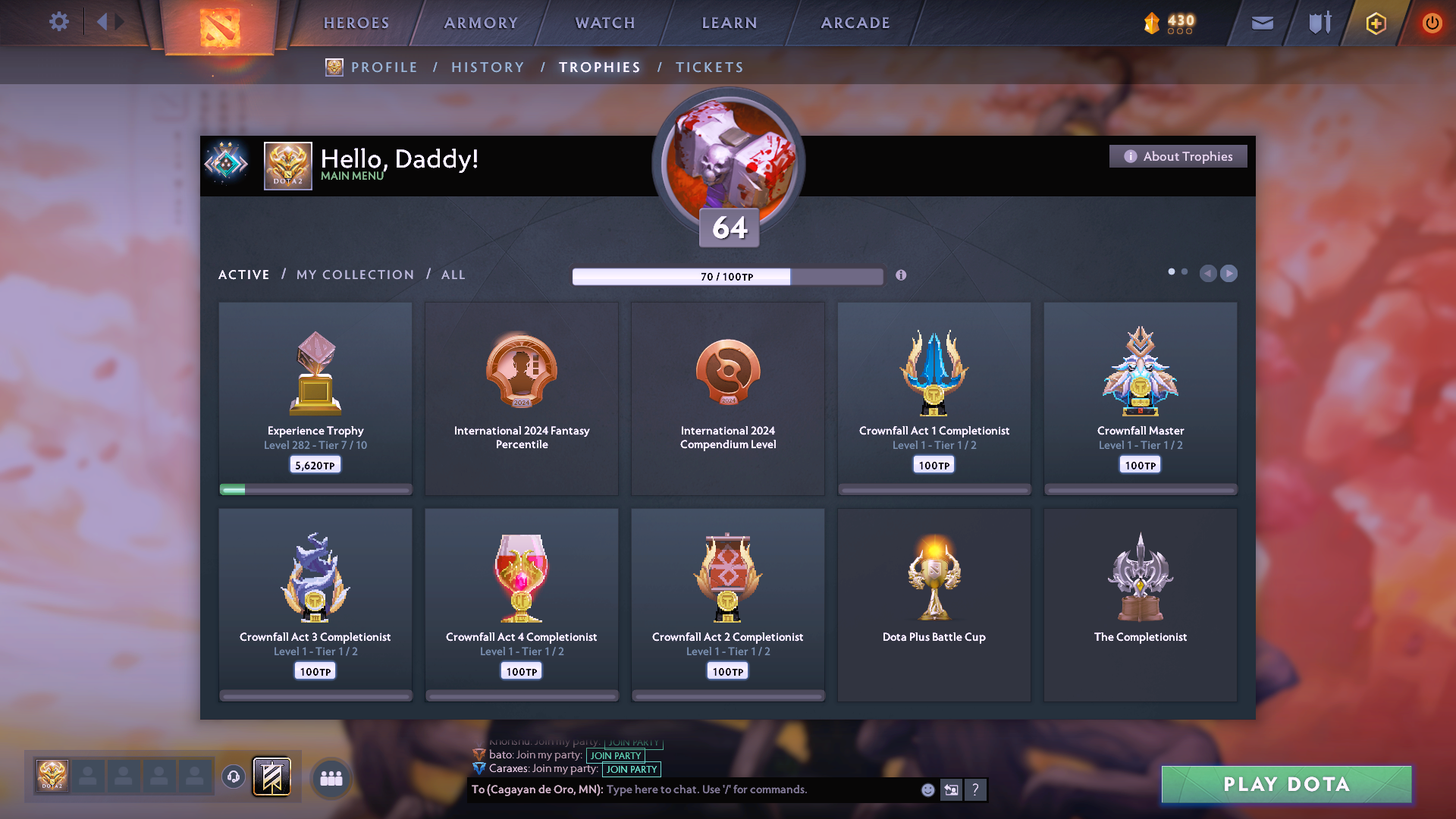Open the Dota Plus golden hexagon icon

click(1375, 23)
